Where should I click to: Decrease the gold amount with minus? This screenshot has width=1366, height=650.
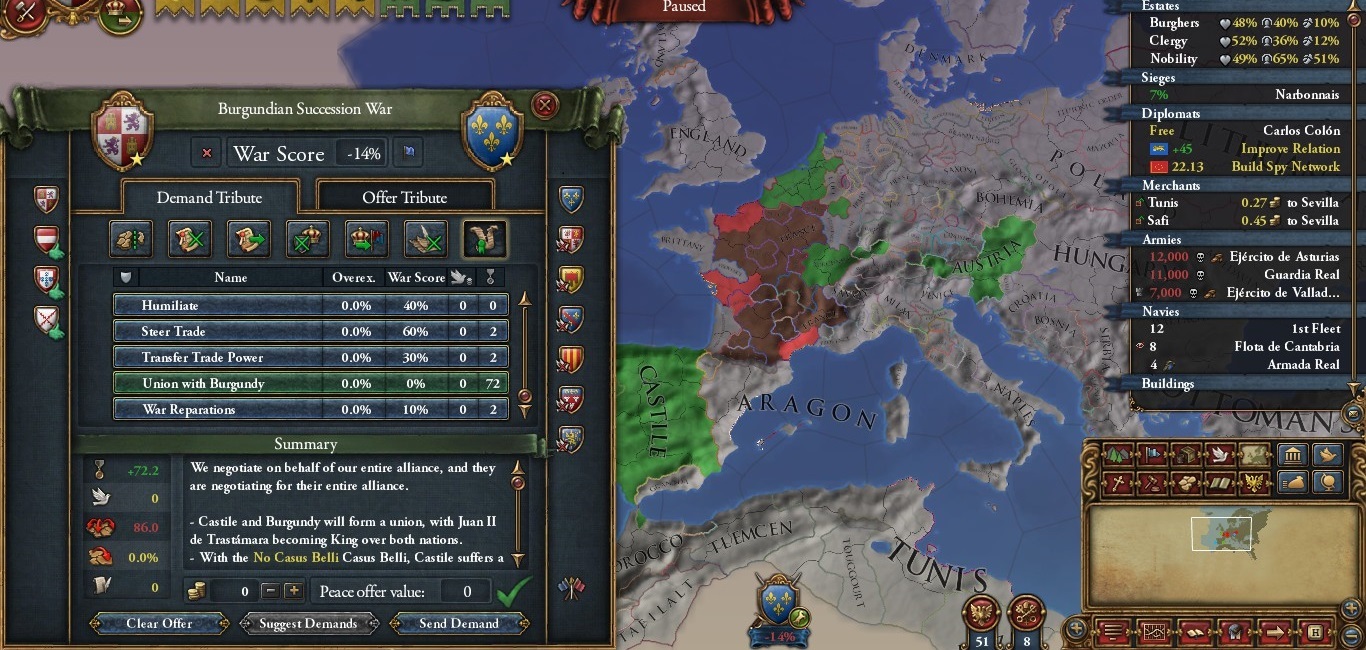point(270,591)
